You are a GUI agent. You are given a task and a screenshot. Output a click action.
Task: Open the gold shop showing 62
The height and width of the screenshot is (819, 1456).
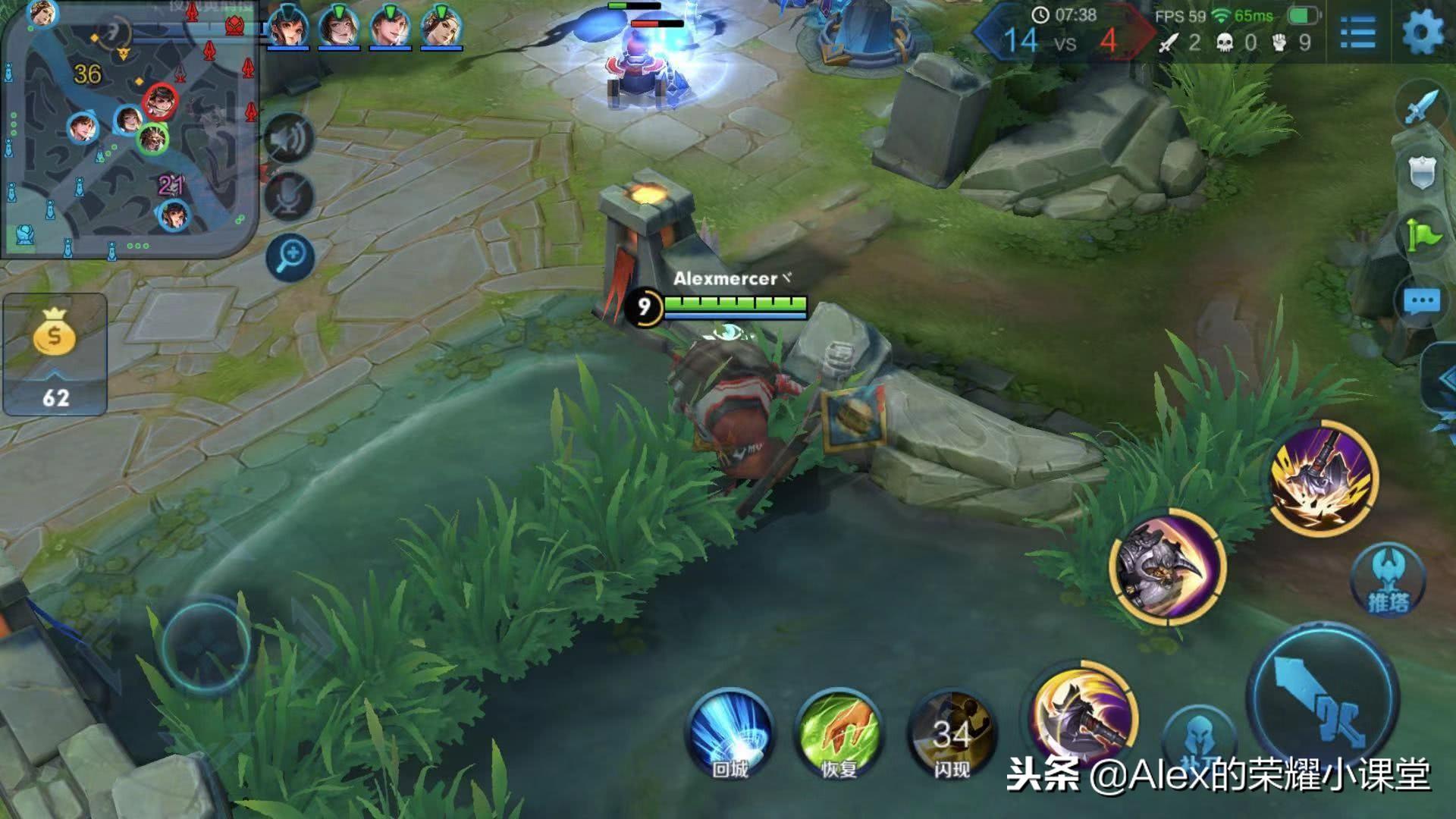click(55, 354)
